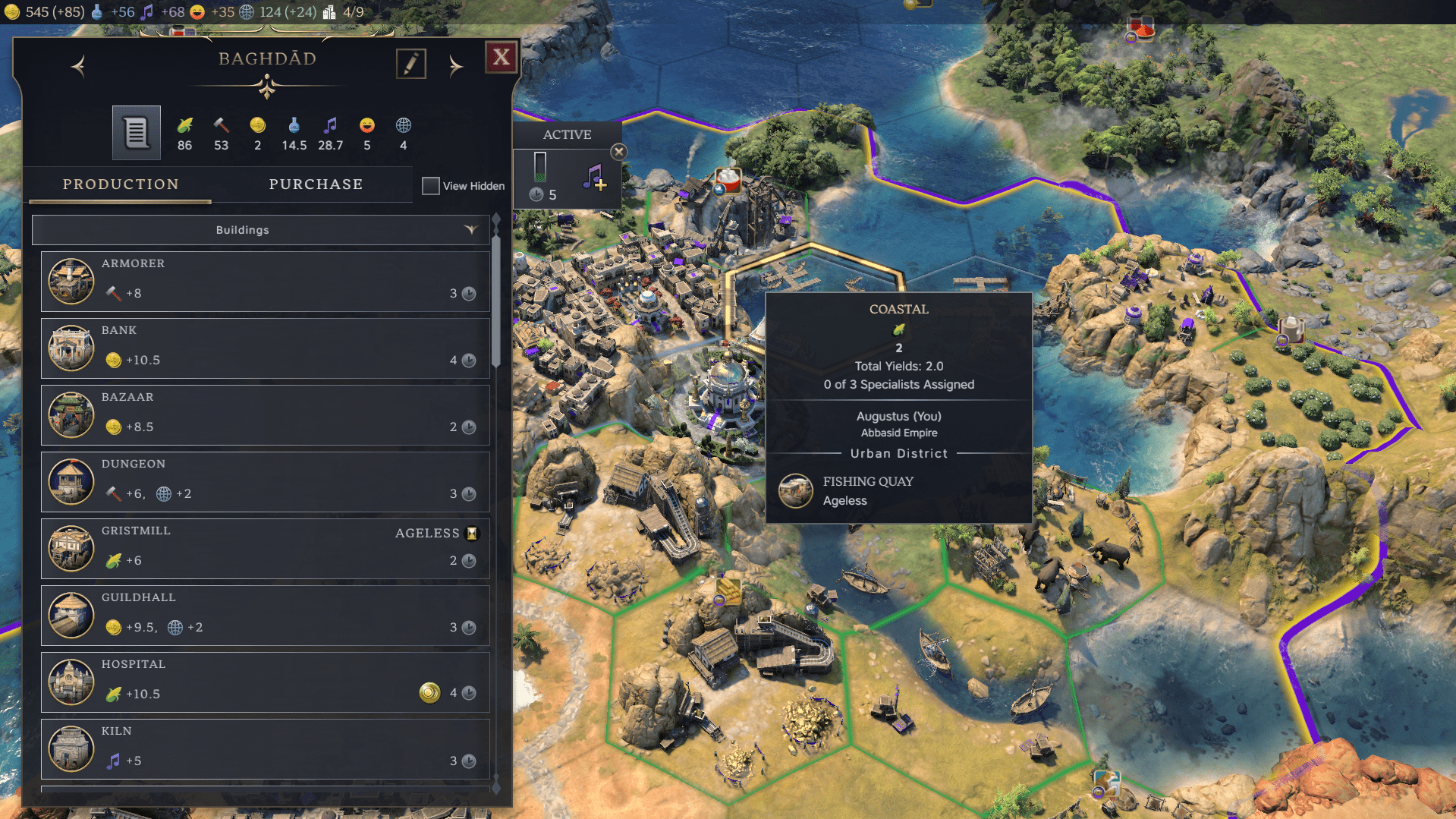The height and width of the screenshot is (819, 1456).
Task: Click the production progress bar in Active panel
Action: (541, 169)
